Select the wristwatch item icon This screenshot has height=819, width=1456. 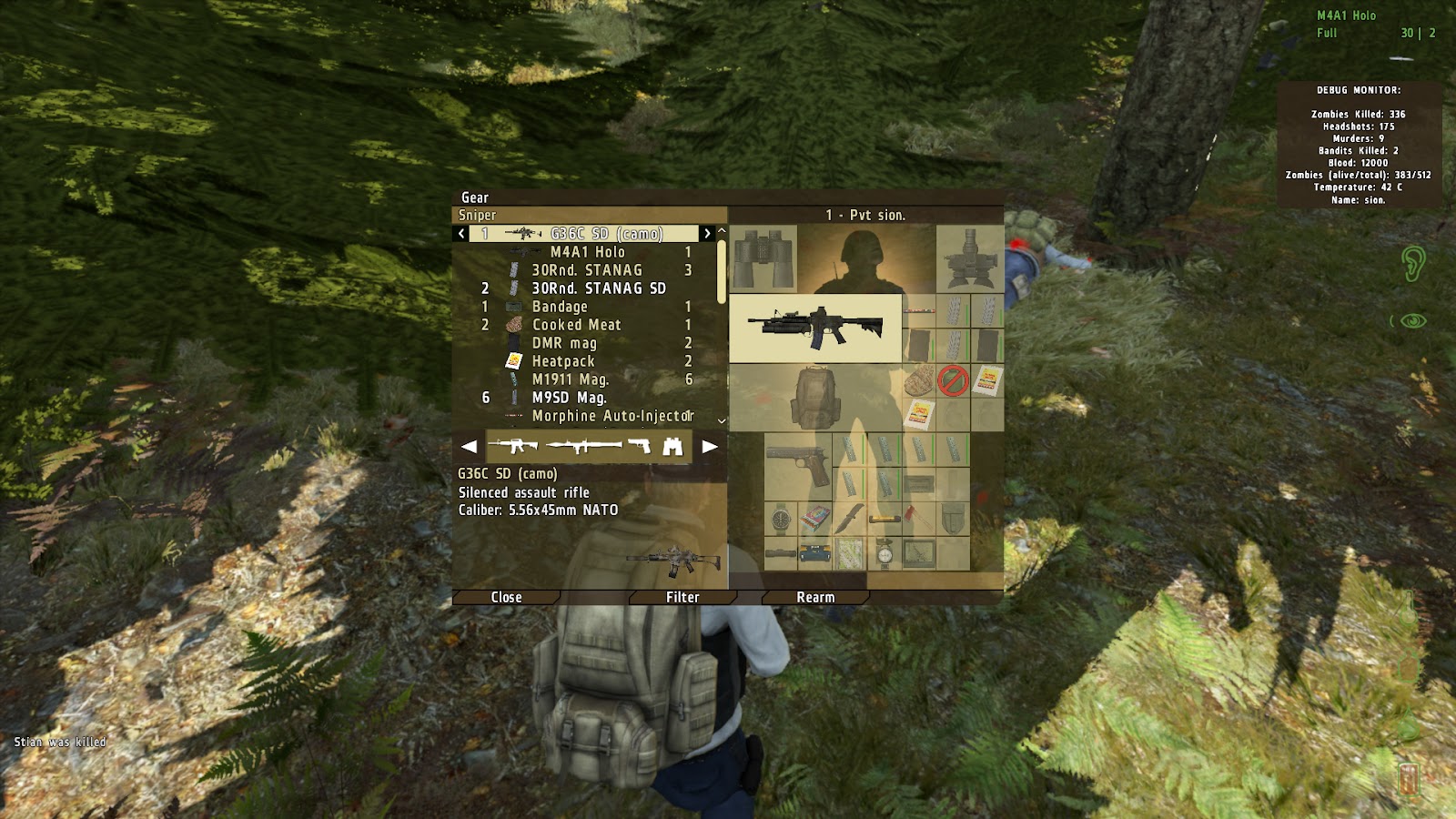780,519
